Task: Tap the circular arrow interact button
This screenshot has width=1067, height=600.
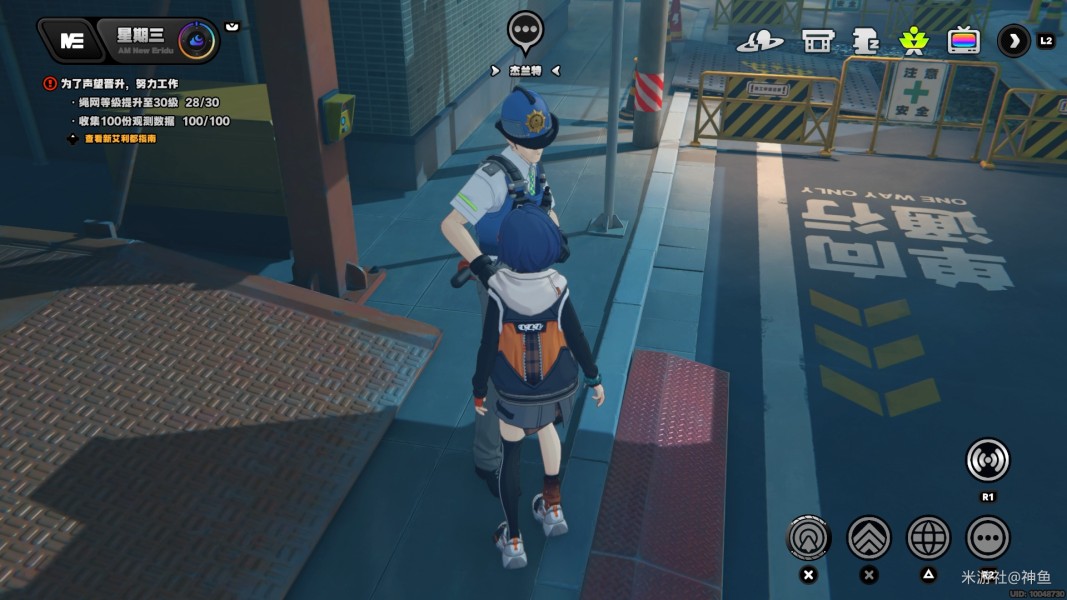Action: point(809,538)
